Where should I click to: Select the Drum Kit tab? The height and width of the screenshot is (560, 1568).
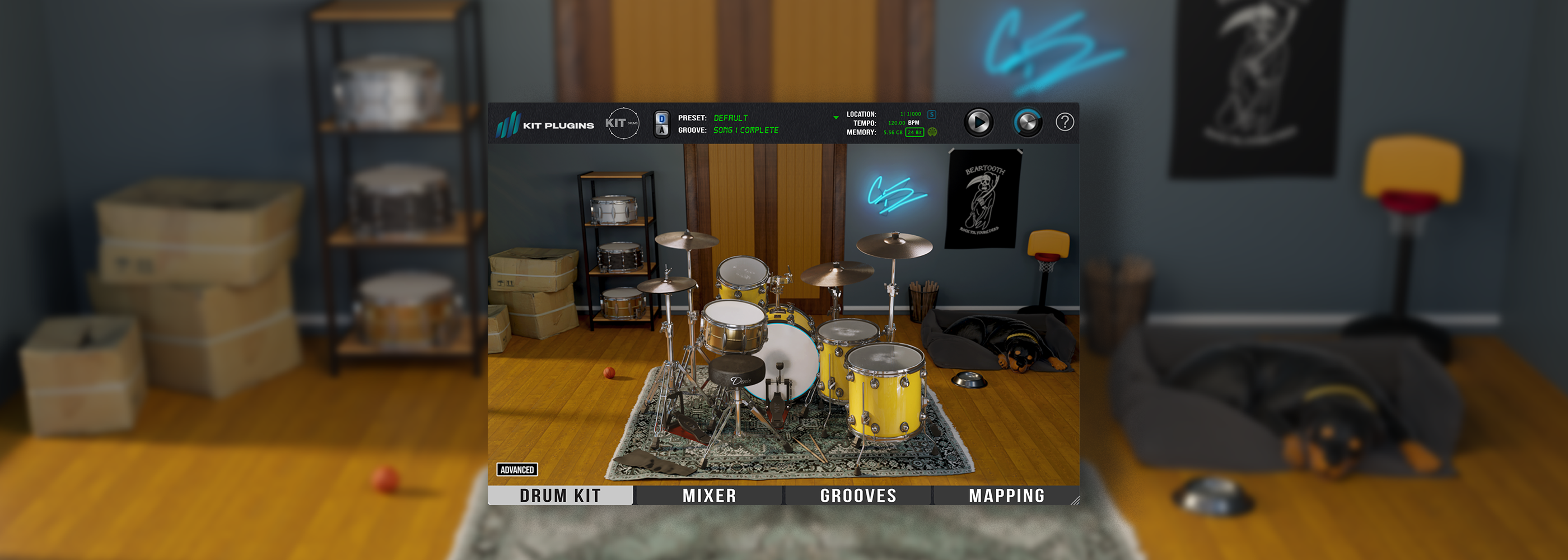pyautogui.click(x=560, y=496)
